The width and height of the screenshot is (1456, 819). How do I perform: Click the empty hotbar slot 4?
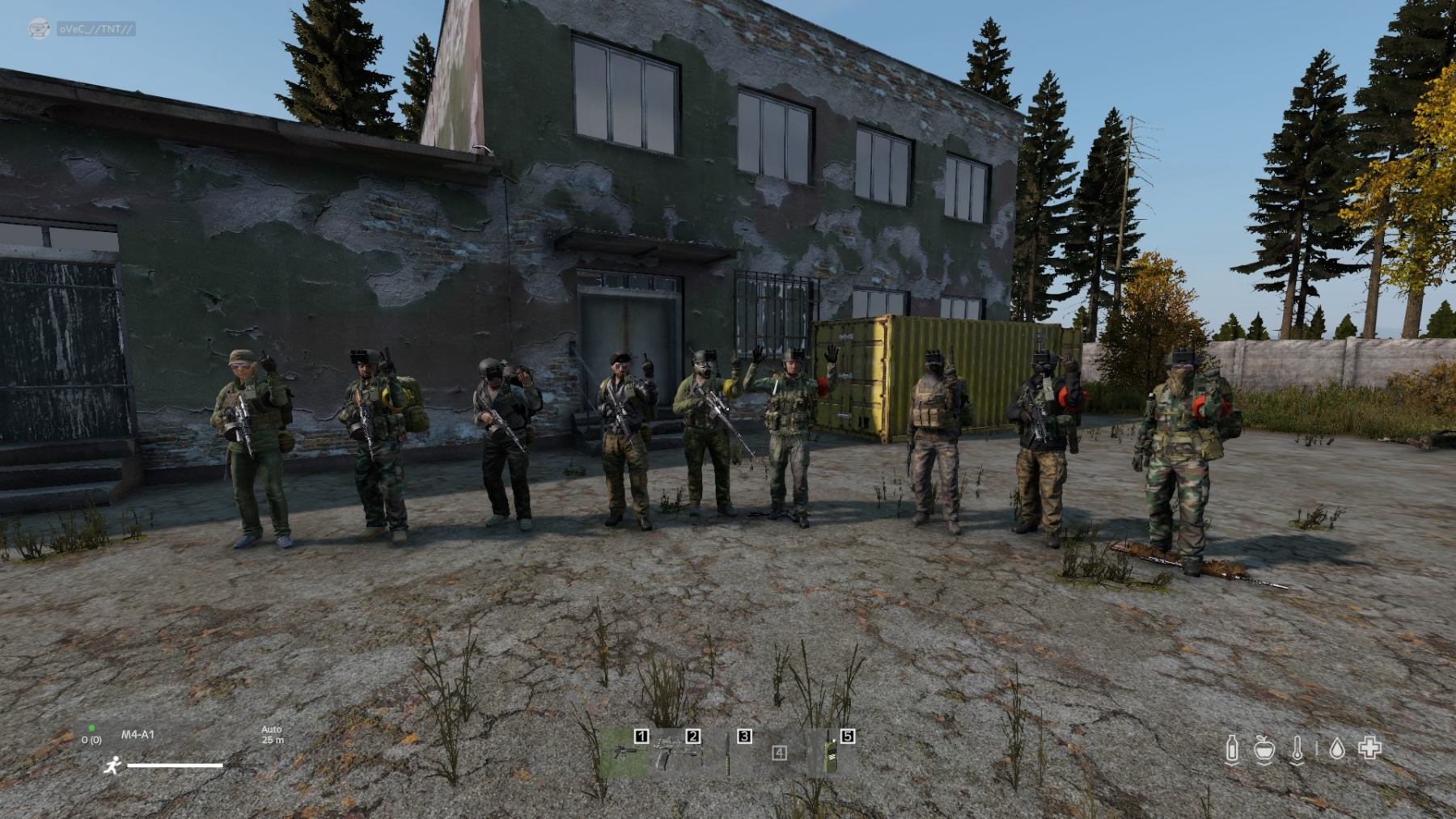tap(779, 754)
